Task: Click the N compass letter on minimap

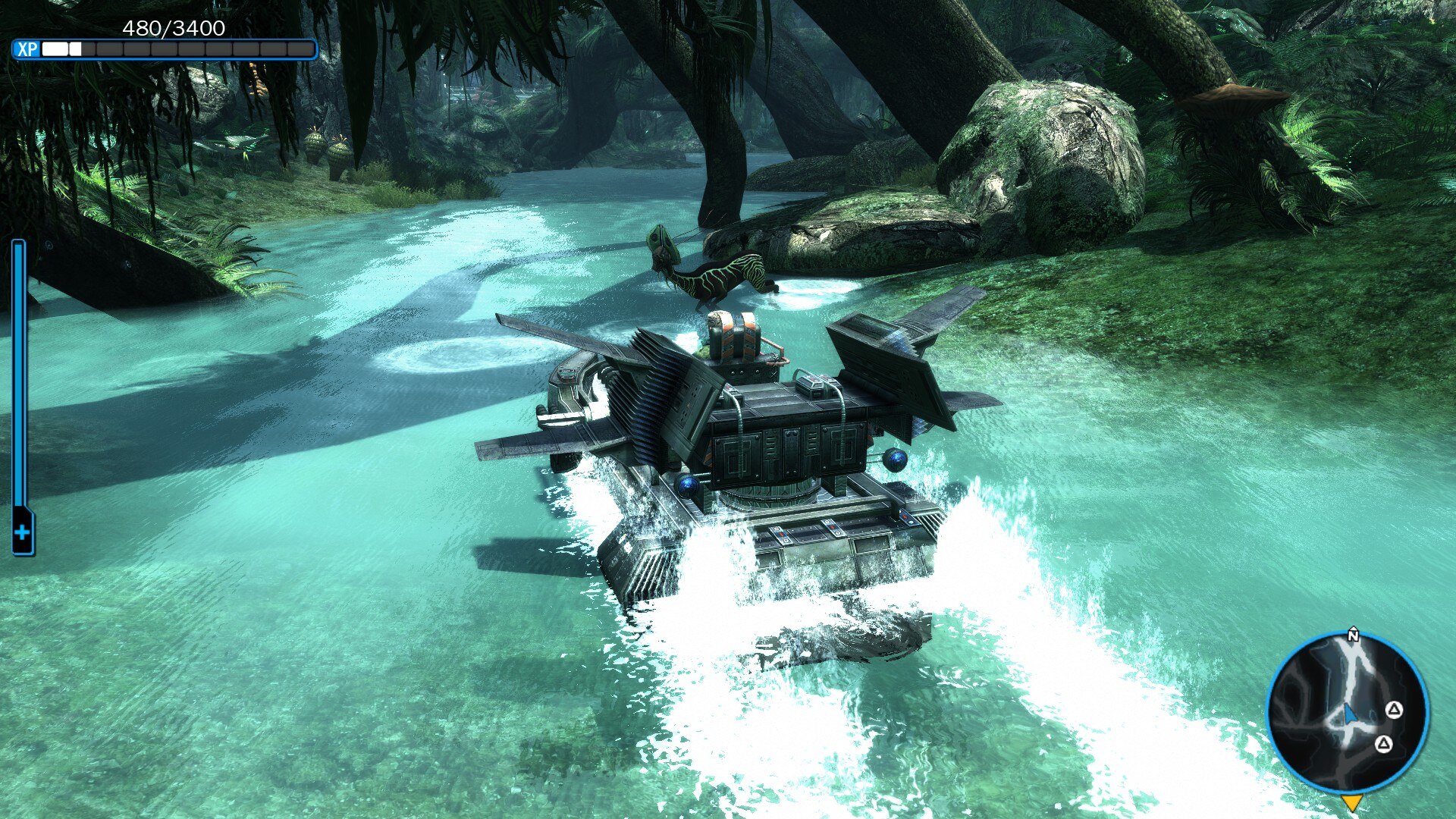Action: tap(1354, 635)
